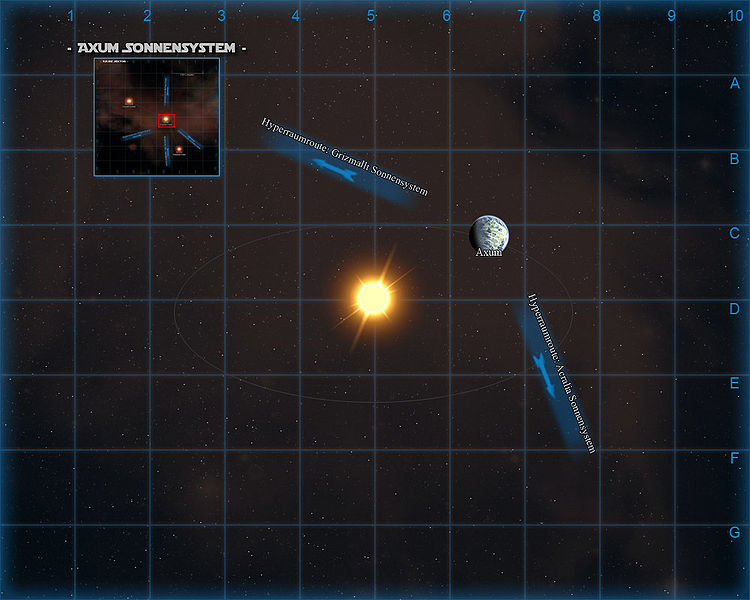Select planet Axum on the system map
Image resolution: width=750 pixels, height=600 pixels.
490,233
